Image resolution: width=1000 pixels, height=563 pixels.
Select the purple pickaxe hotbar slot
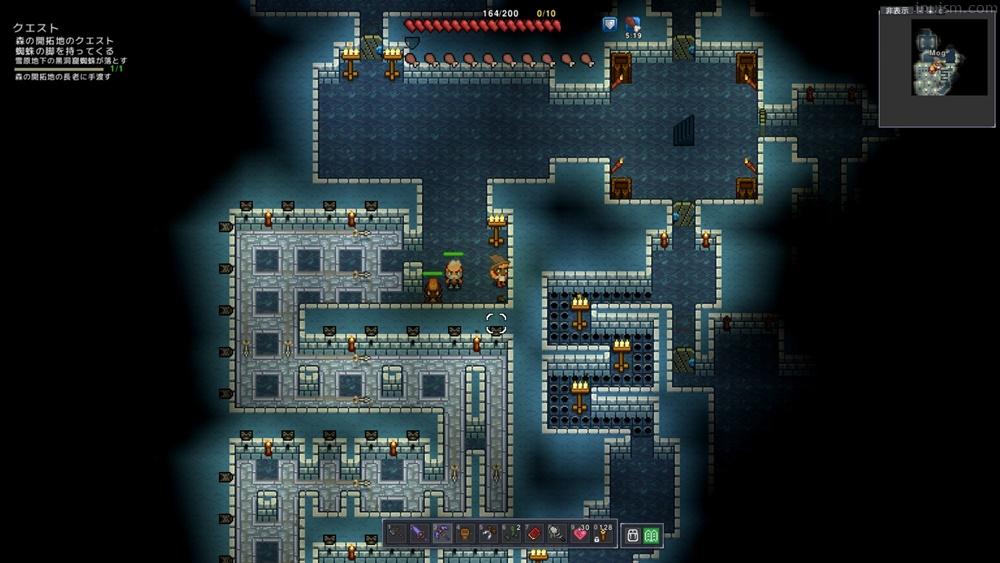tap(442, 534)
